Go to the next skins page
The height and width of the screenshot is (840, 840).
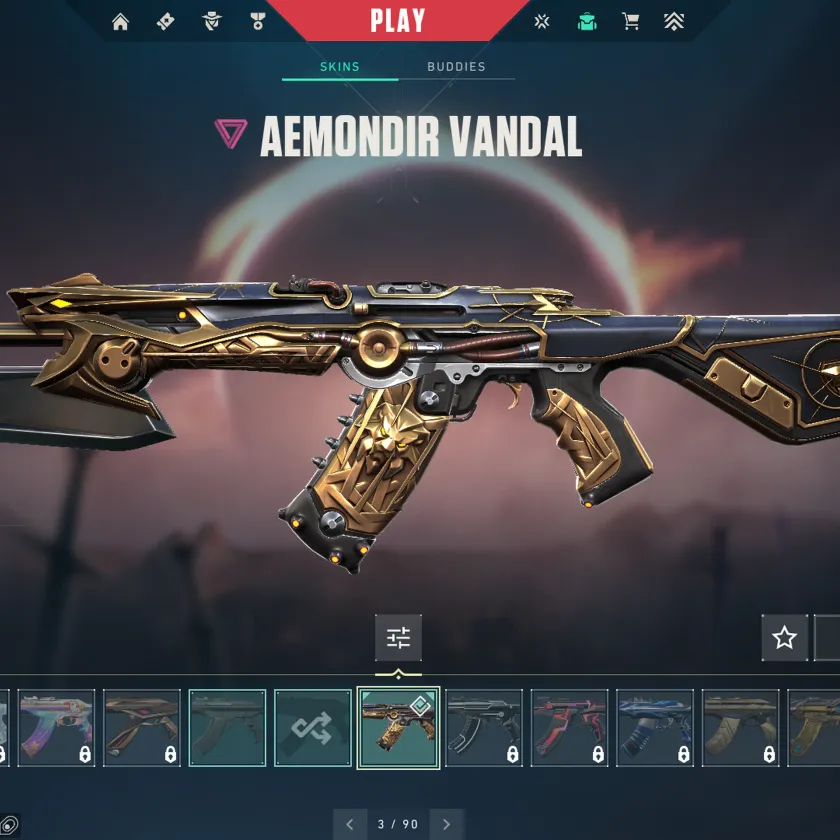(x=447, y=824)
